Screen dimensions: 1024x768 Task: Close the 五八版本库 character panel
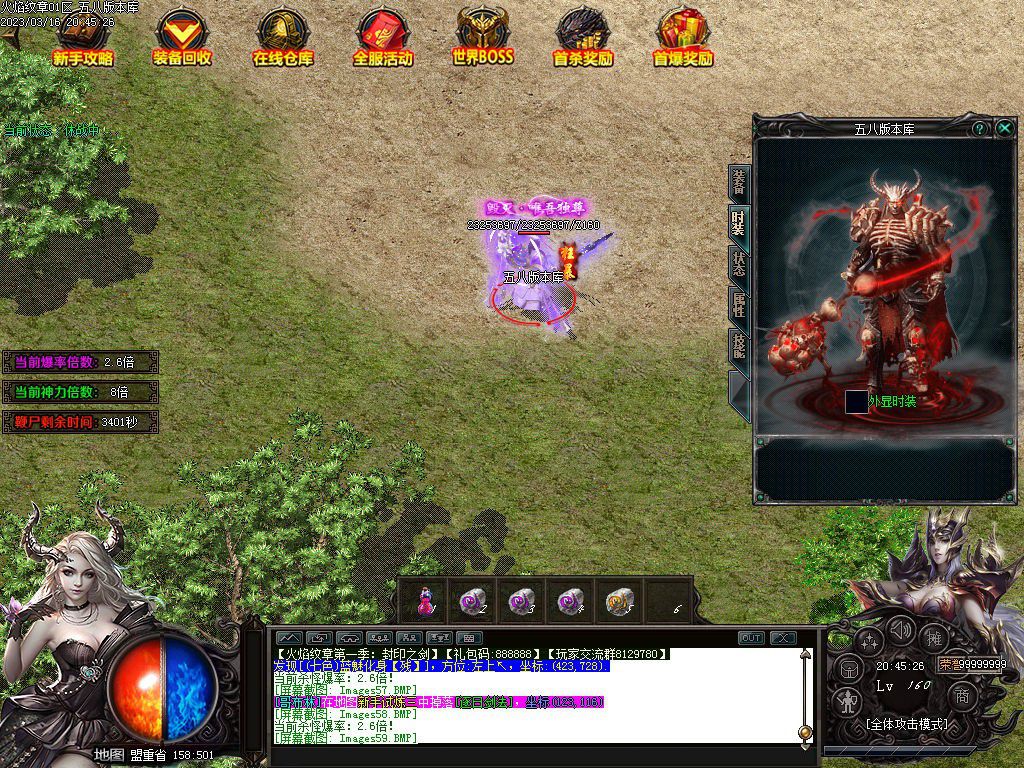(1005, 128)
